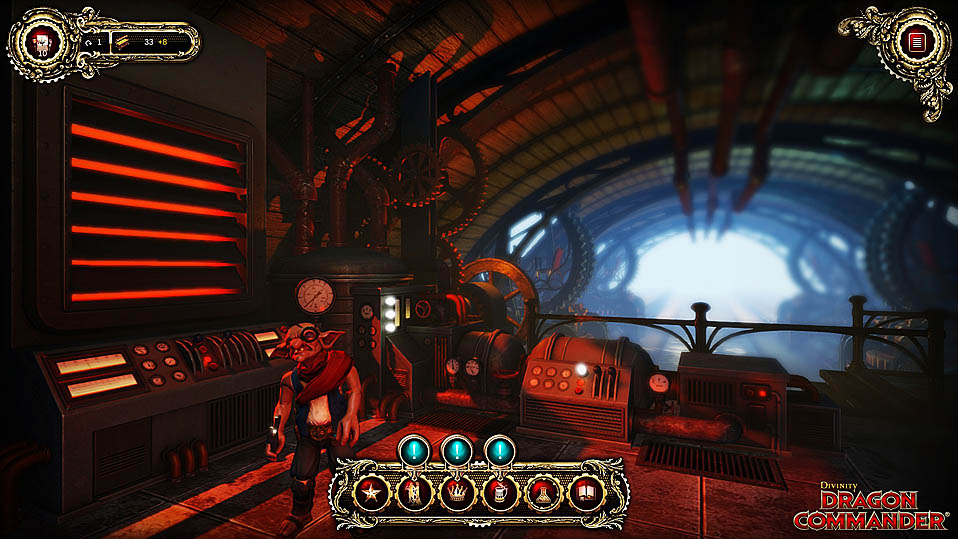
Task: Click the alert bubble above the beer mug
Action: [x=500, y=449]
